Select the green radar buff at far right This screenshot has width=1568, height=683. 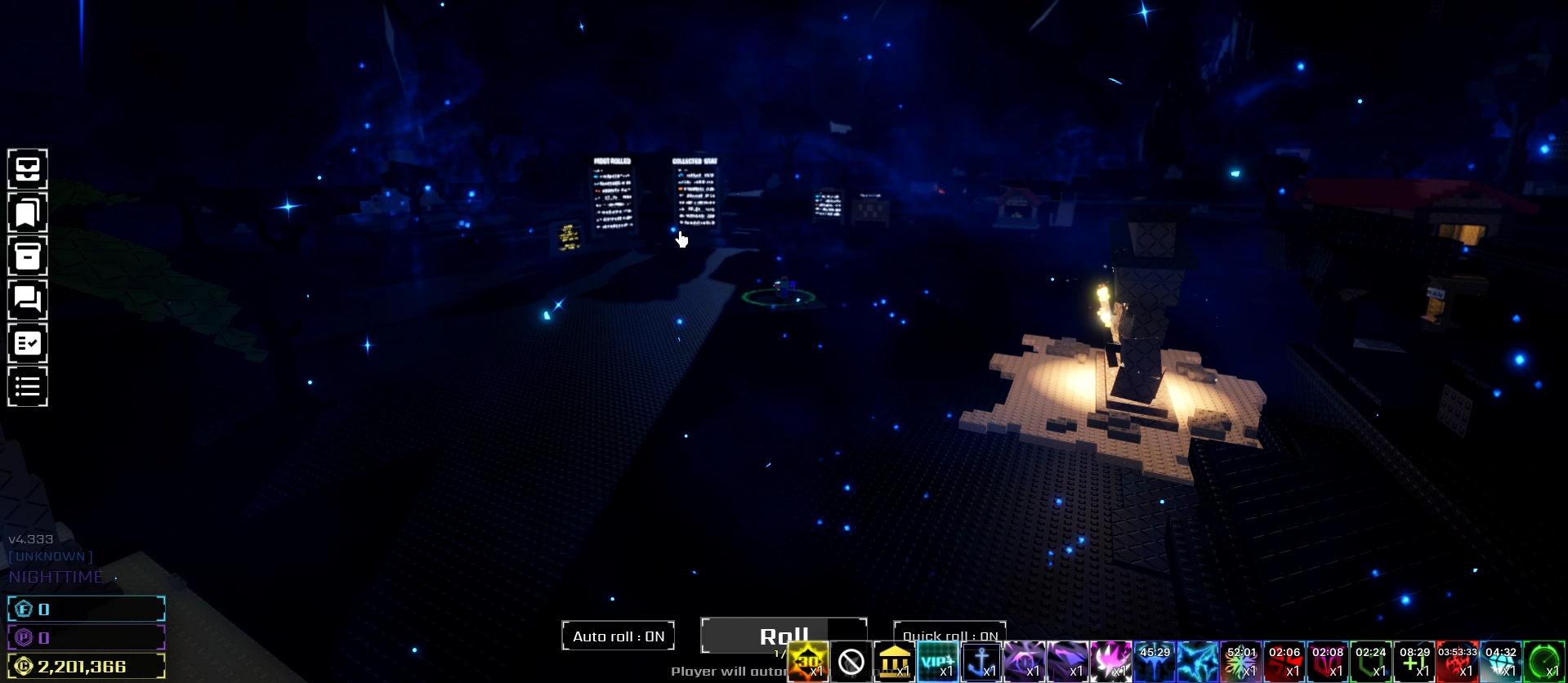1543,661
